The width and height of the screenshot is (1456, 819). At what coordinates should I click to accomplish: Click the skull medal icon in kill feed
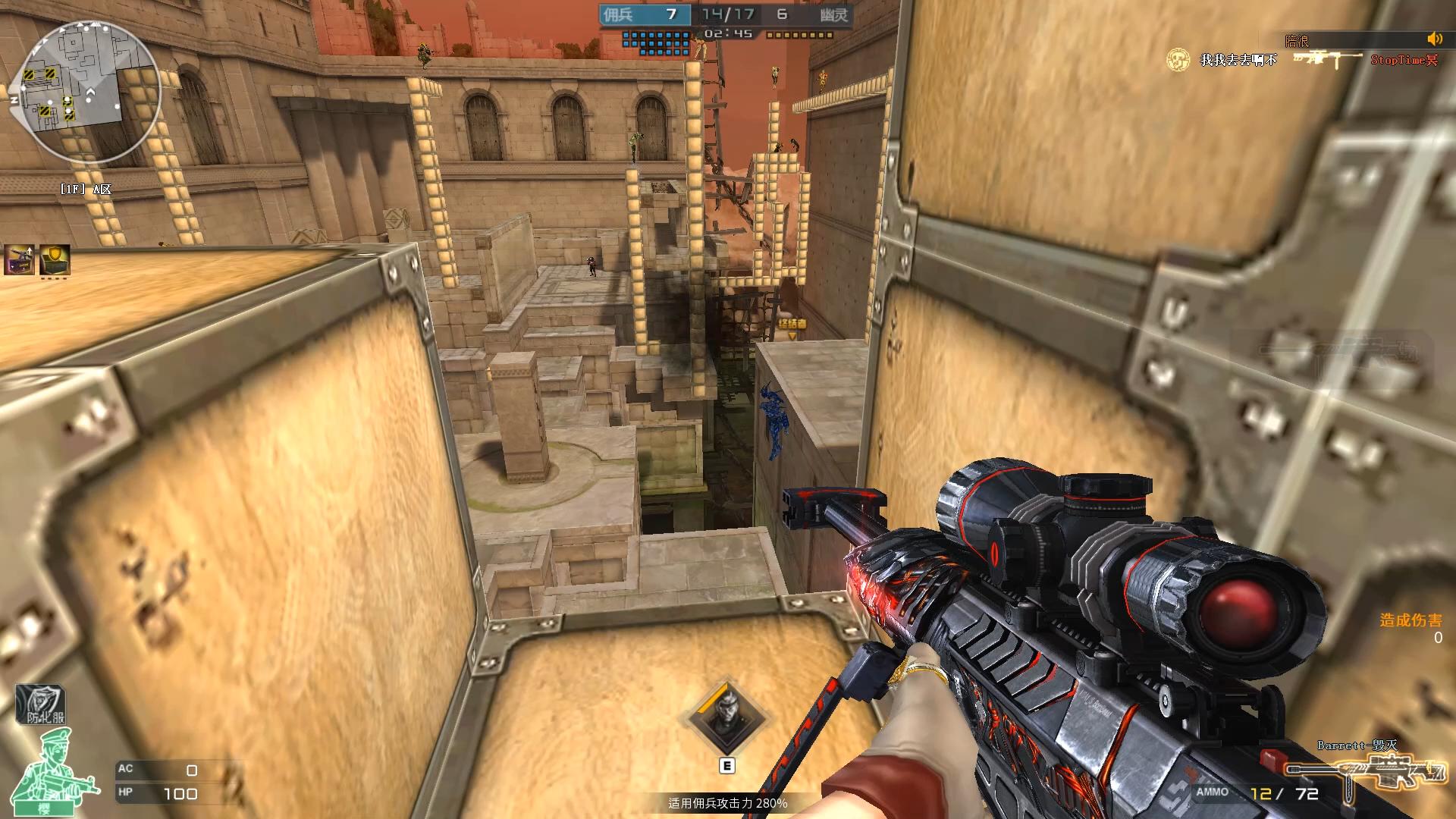[x=1177, y=60]
